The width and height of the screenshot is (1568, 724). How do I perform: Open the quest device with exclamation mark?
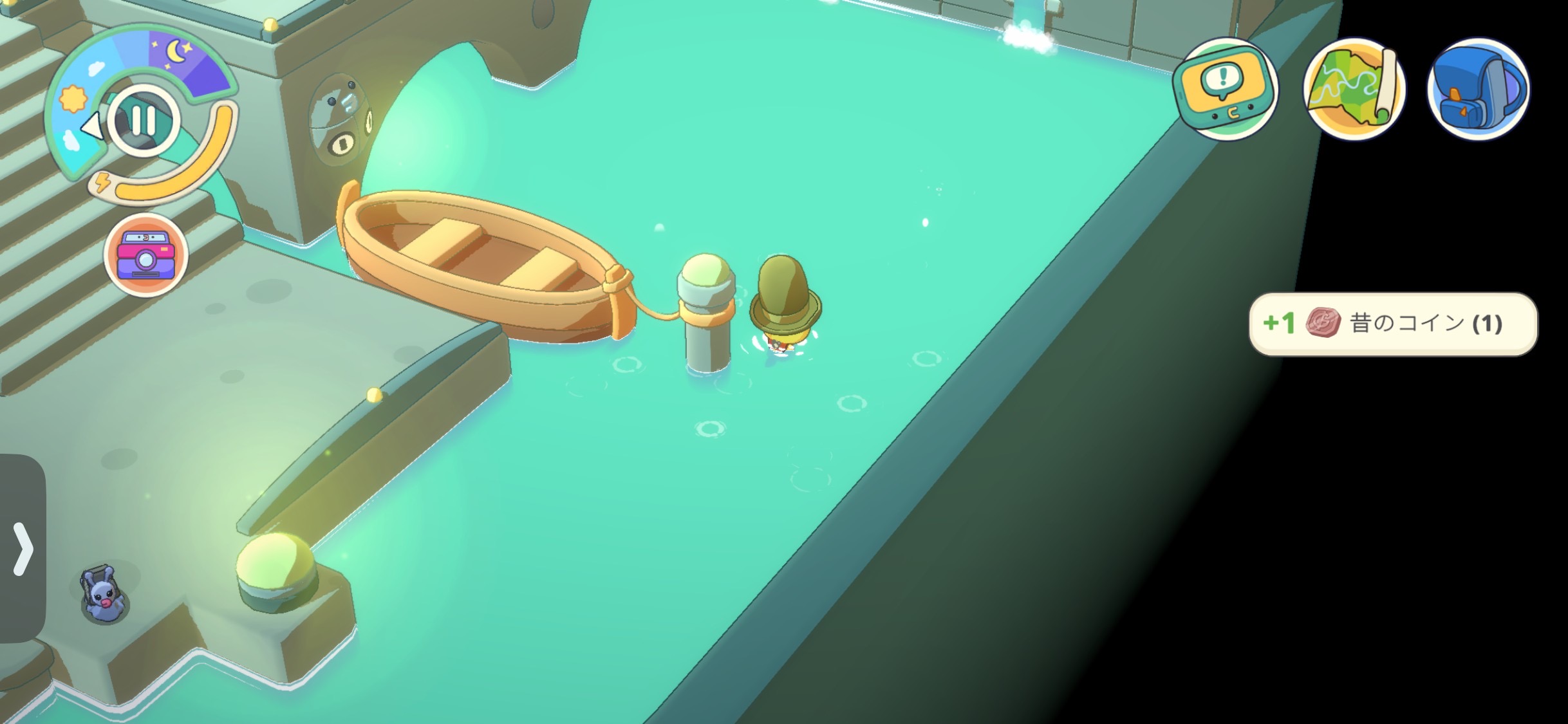click(x=1225, y=89)
